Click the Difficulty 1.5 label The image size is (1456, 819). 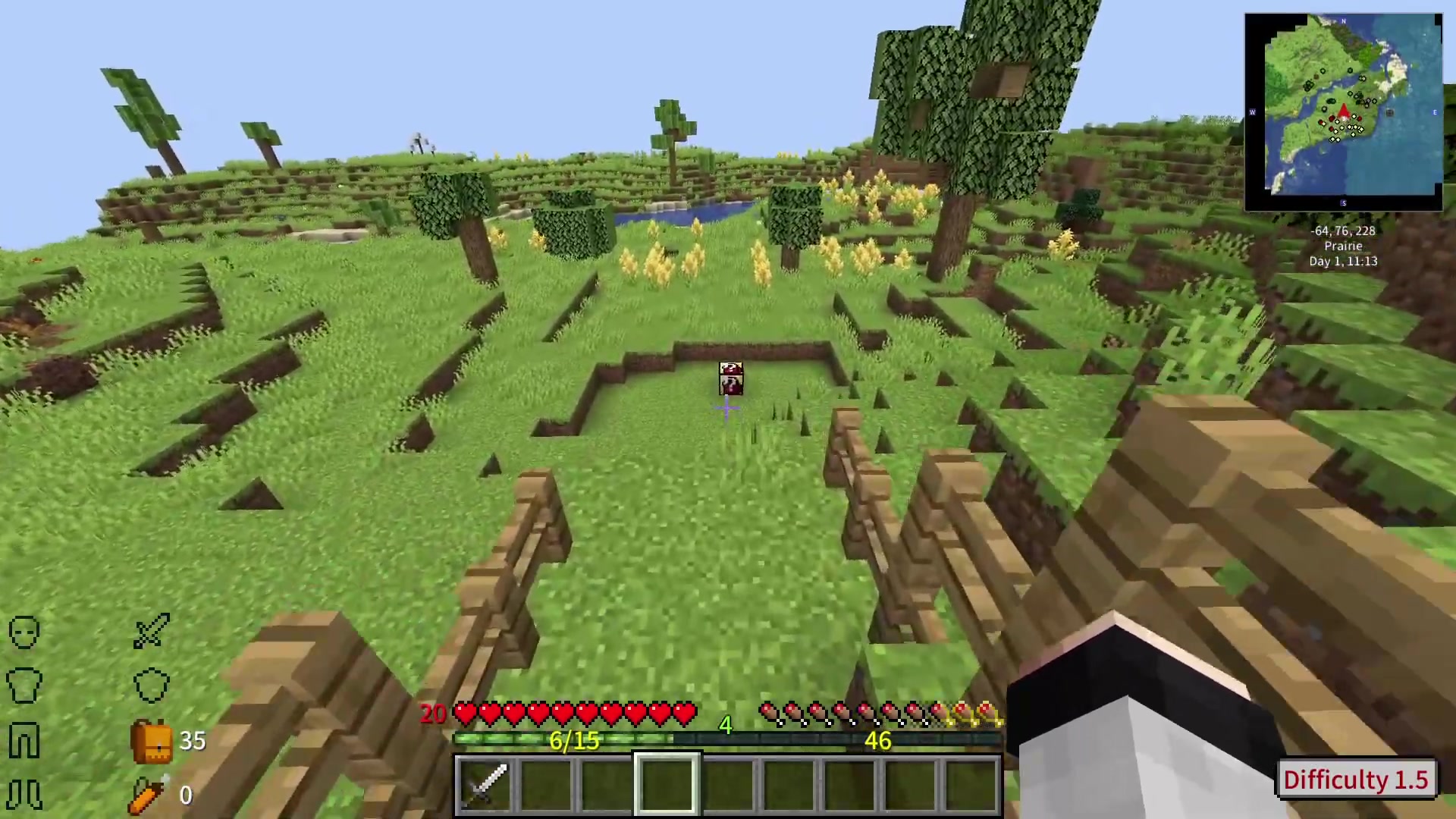(x=1357, y=780)
